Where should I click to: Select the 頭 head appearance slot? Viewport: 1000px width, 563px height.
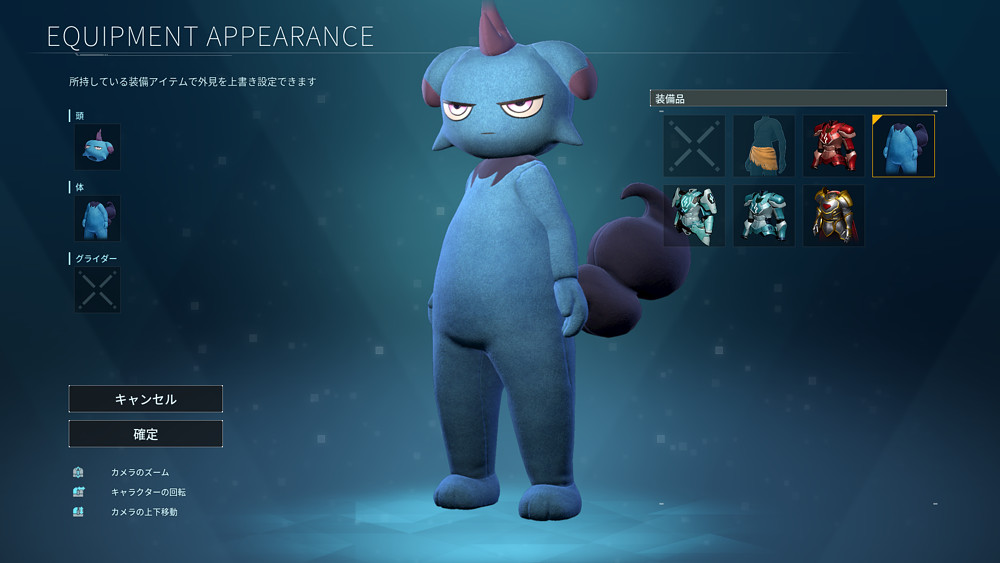pyautogui.click(x=97, y=147)
